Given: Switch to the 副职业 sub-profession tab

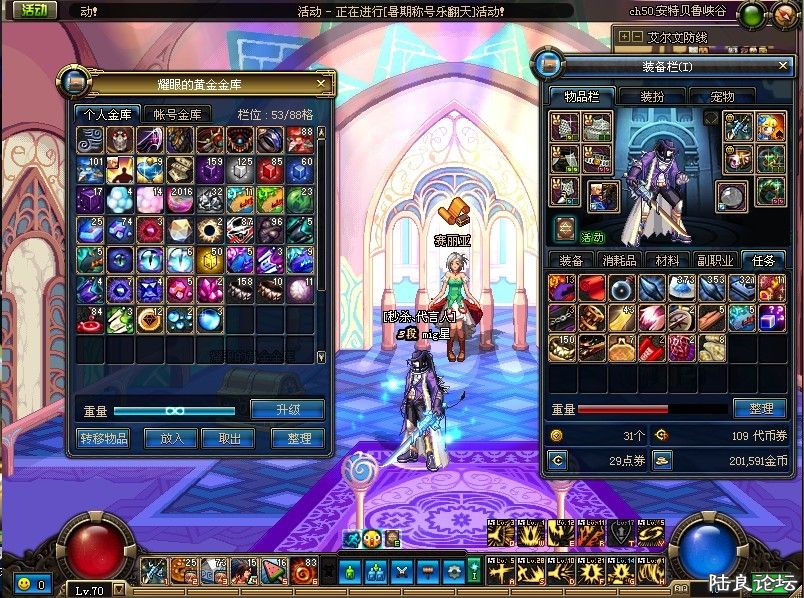Looking at the screenshot, I should 715,260.
